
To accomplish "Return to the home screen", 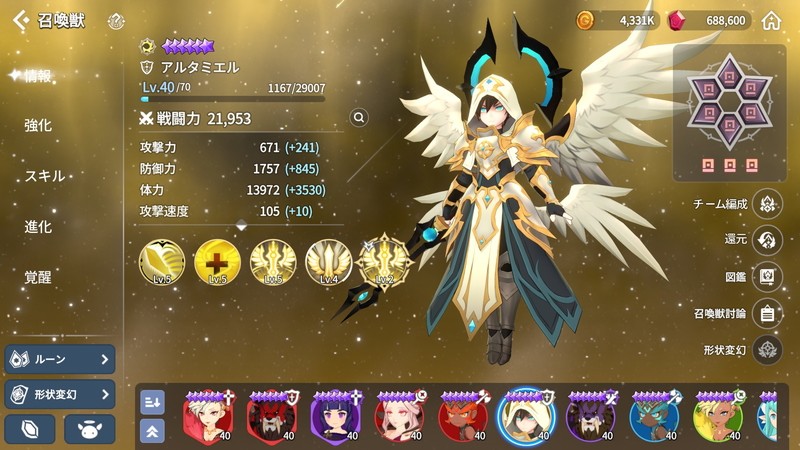I will 771,20.
